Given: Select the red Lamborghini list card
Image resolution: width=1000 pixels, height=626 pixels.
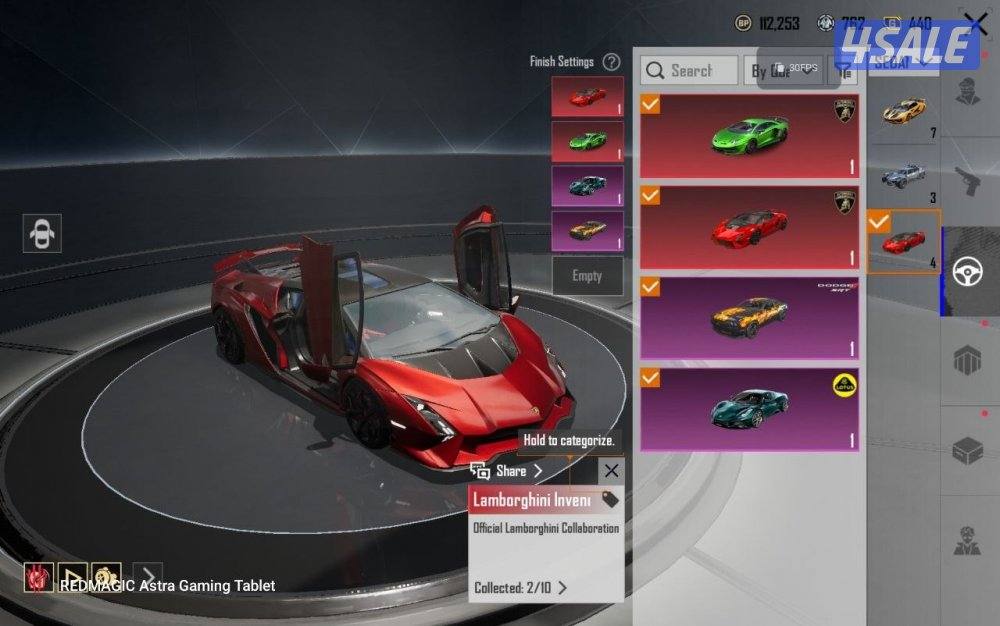Looking at the screenshot, I should coord(749,227).
